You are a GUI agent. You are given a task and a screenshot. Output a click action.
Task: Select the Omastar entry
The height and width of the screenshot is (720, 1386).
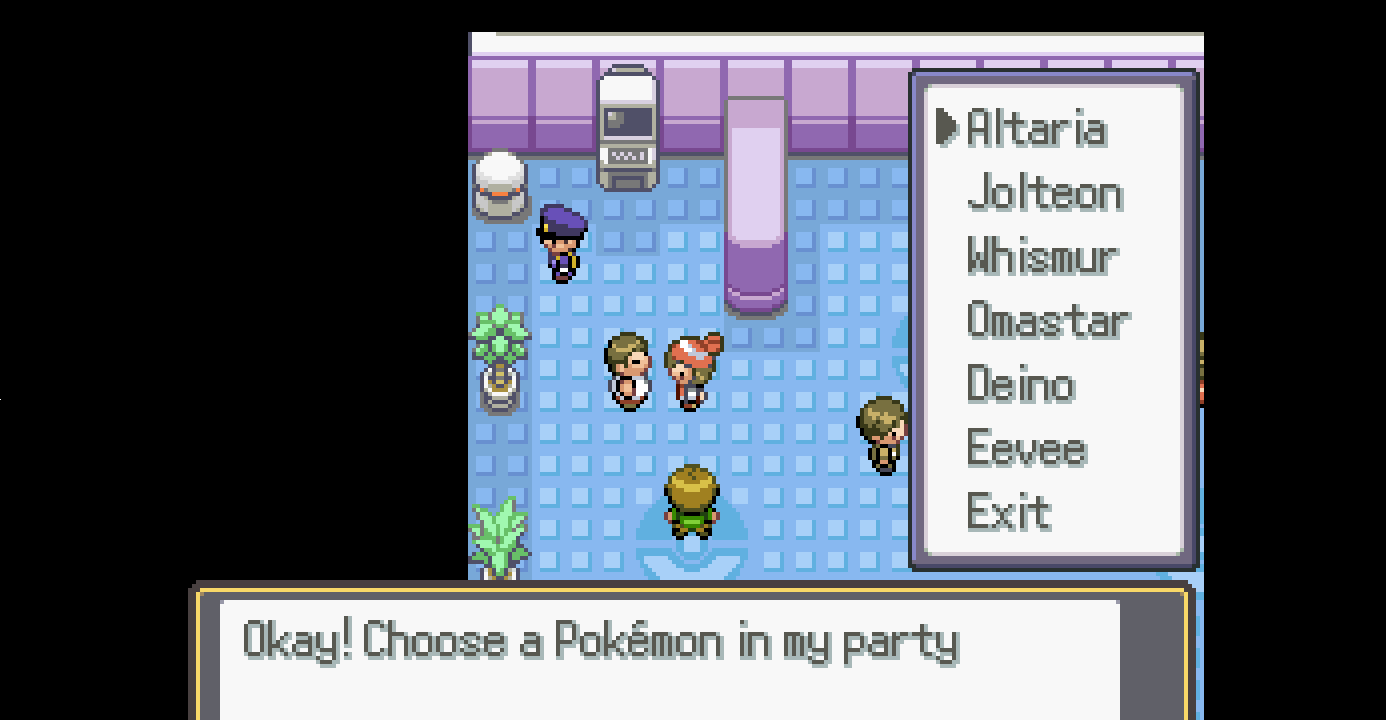pyautogui.click(x=1046, y=321)
